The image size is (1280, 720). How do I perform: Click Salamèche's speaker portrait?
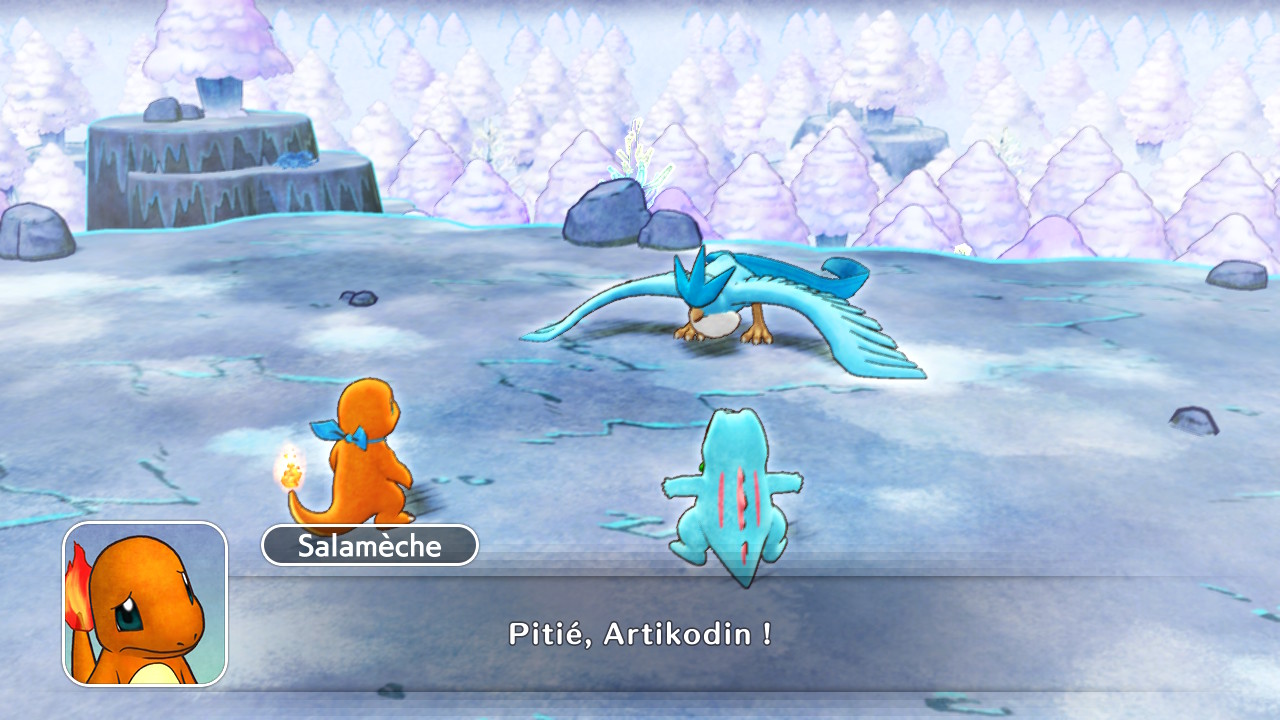(x=145, y=604)
